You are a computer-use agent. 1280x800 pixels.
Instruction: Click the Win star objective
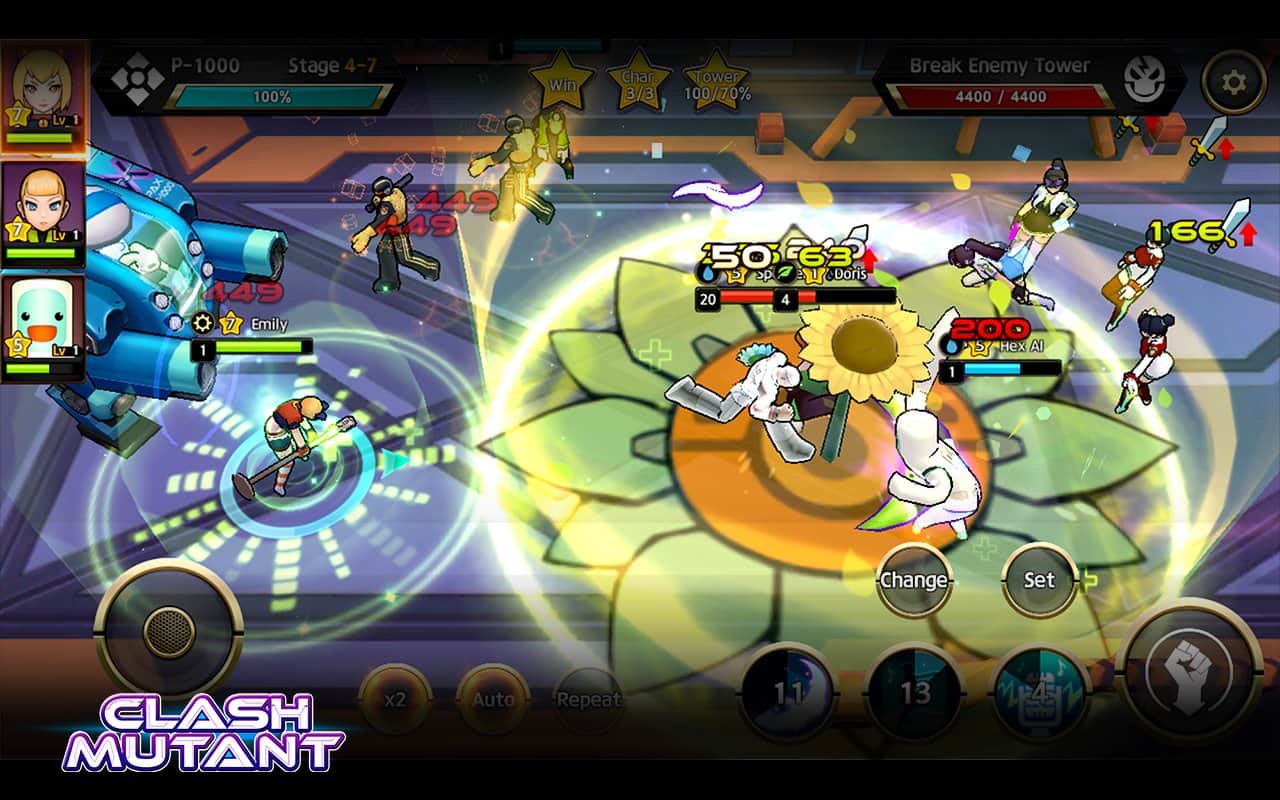click(x=563, y=83)
